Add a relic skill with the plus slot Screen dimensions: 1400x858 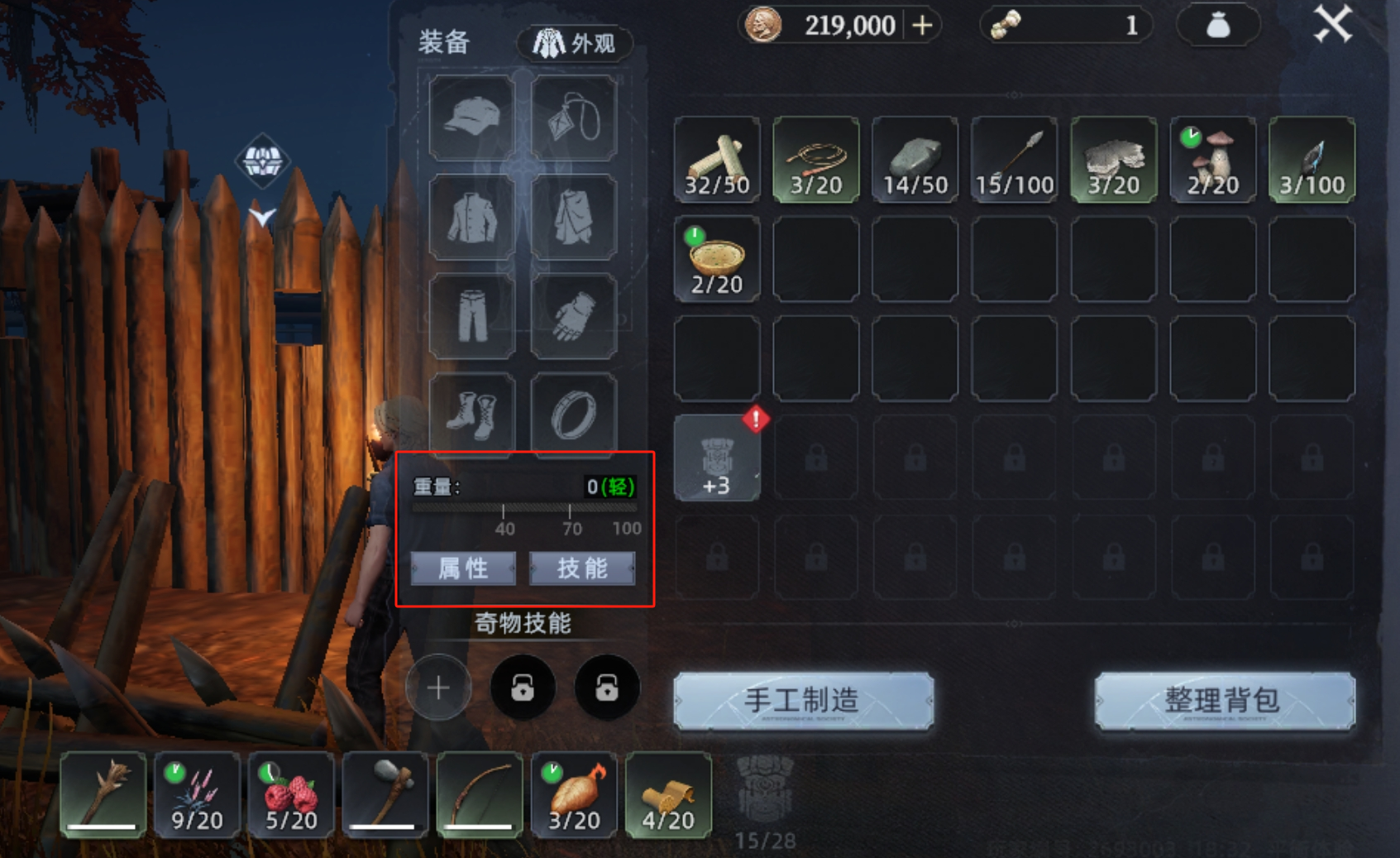point(438,688)
